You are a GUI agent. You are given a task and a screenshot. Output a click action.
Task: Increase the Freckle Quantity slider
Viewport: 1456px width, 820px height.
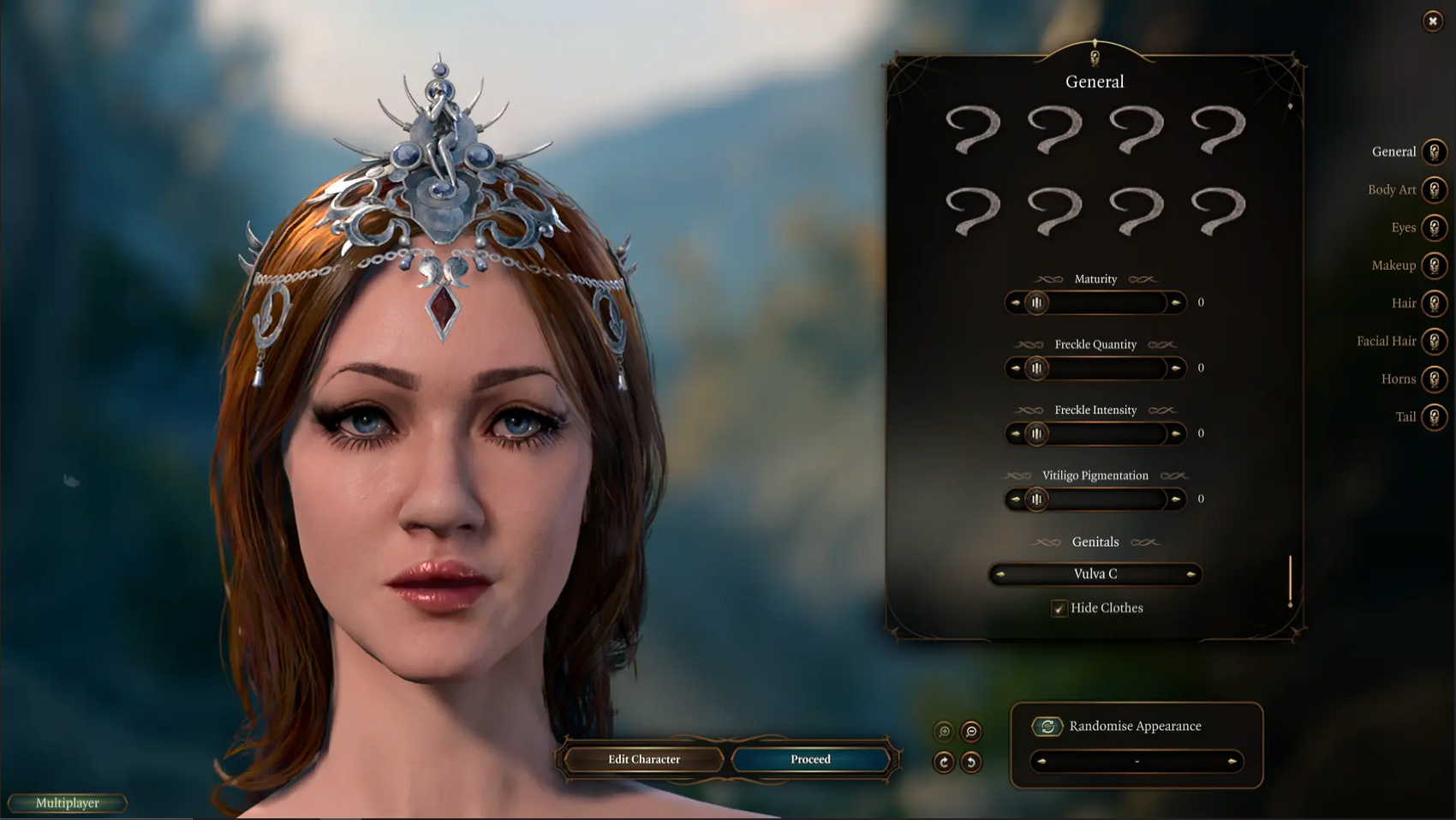tap(1177, 368)
